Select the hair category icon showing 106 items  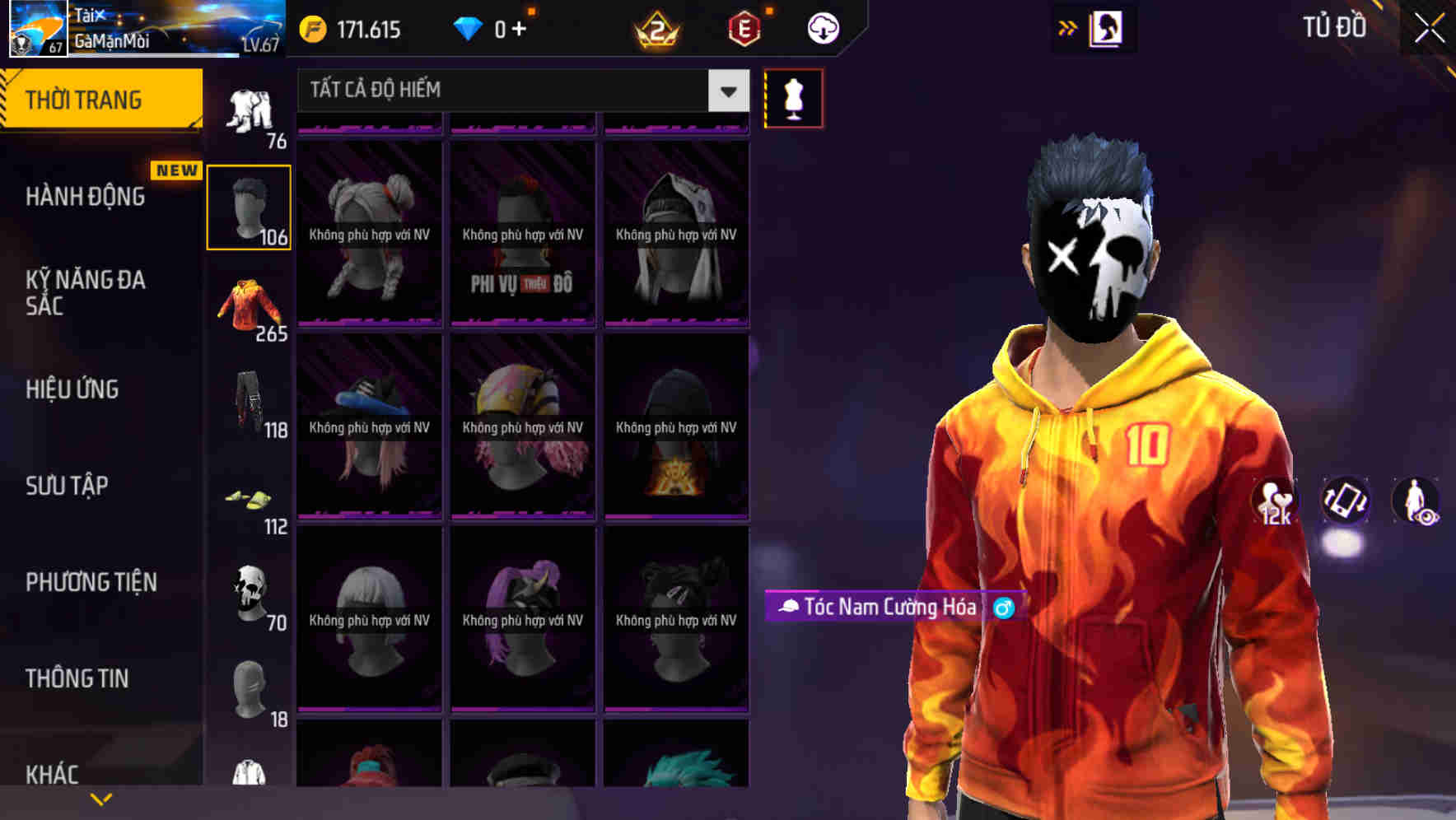[248, 204]
